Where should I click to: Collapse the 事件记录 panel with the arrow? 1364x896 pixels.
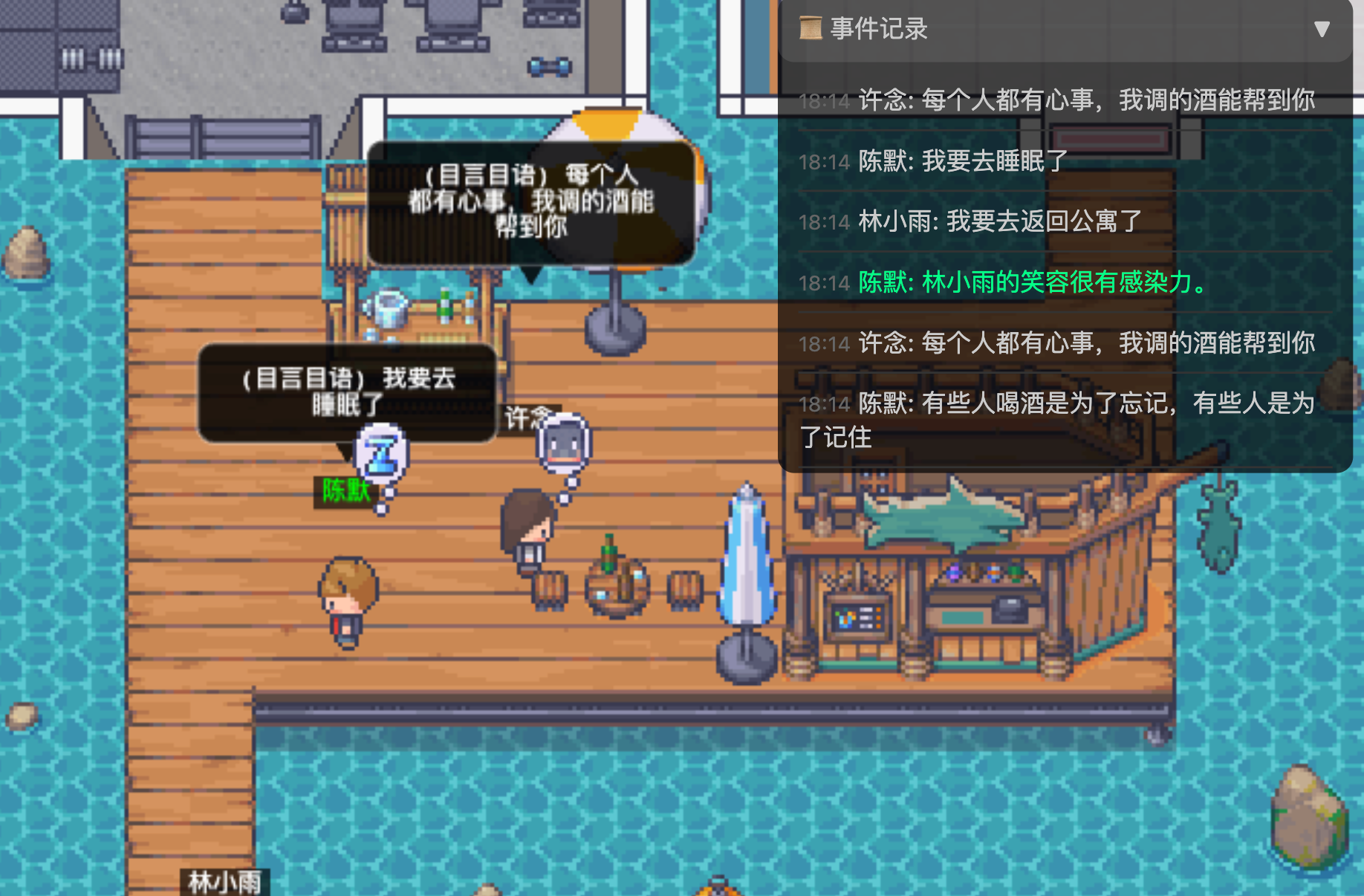(x=1322, y=29)
